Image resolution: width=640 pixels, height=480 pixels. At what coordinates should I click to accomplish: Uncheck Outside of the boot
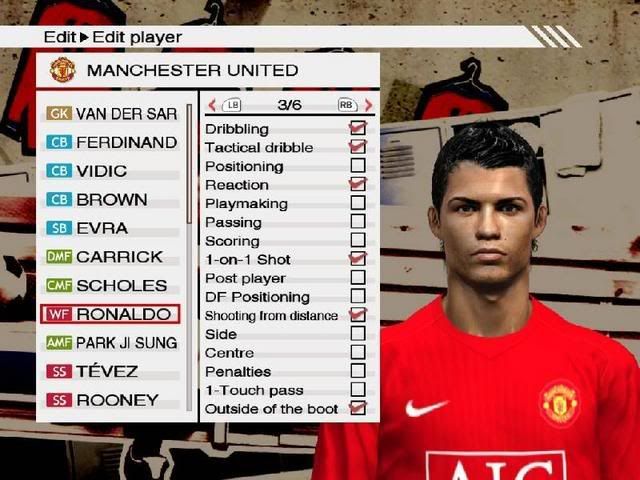357,408
